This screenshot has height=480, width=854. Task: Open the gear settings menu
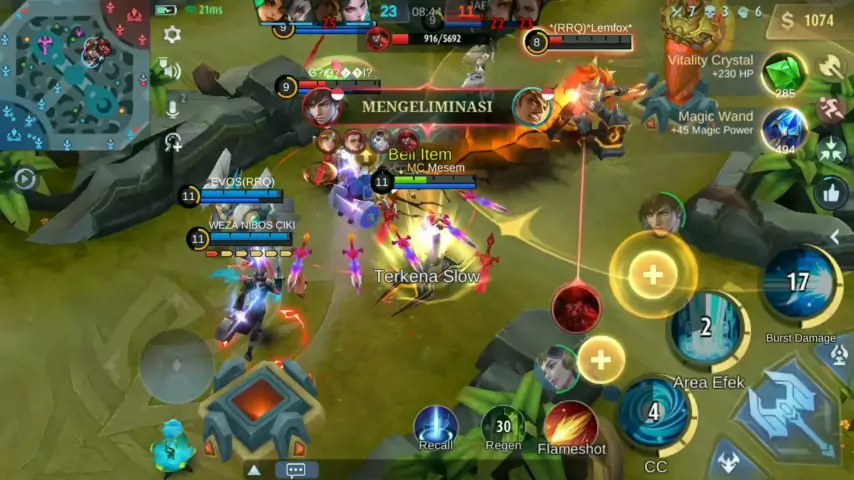pos(172,35)
